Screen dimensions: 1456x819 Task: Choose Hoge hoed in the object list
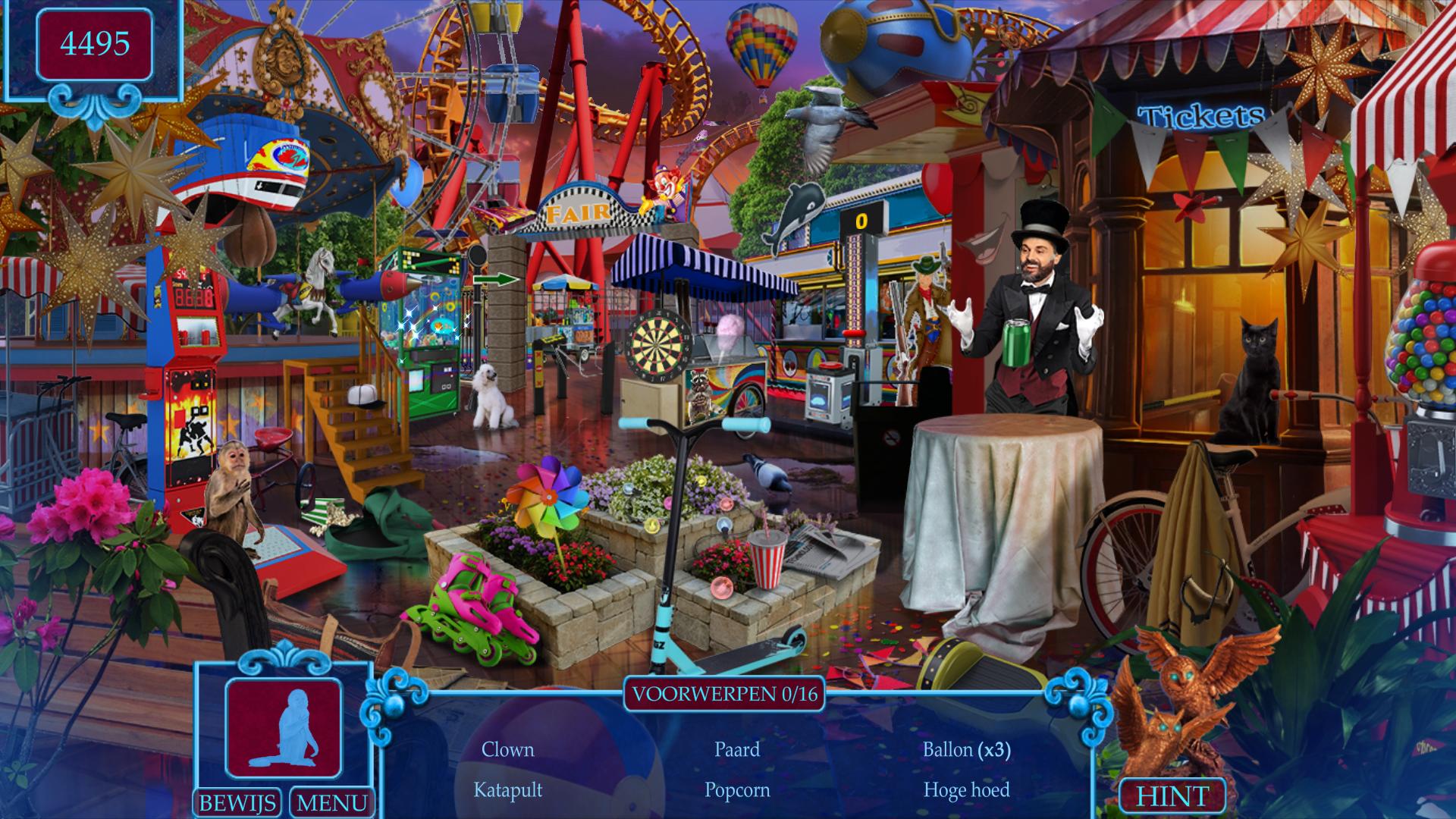tap(966, 789)
